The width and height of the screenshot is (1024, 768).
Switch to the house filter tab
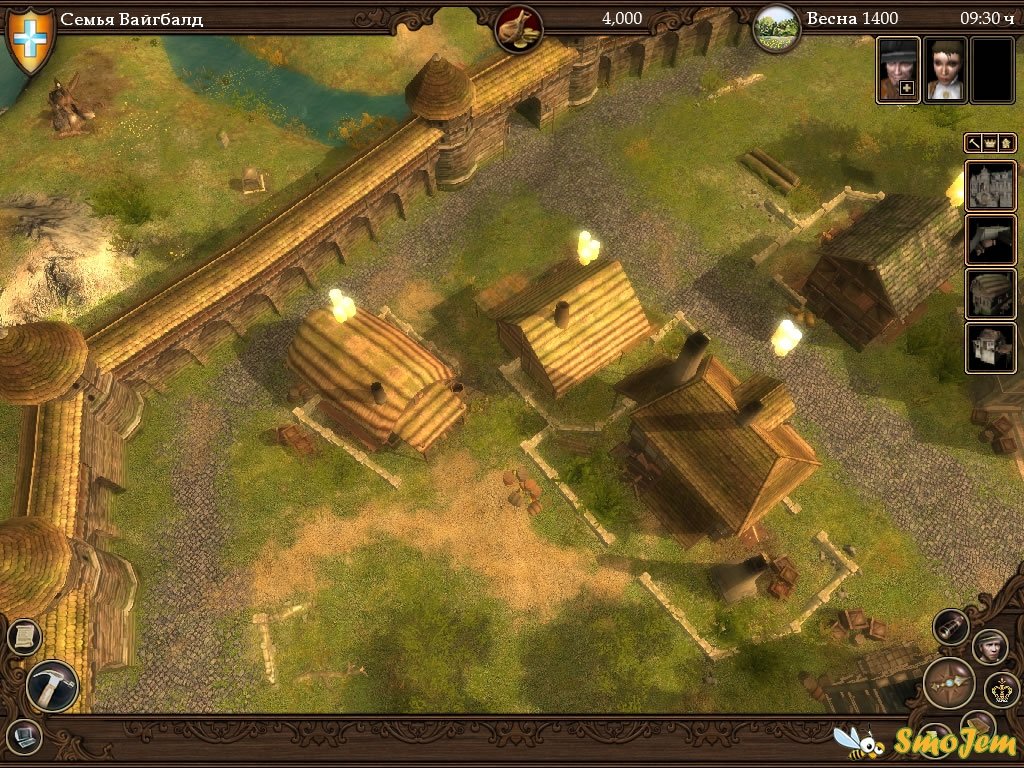pyautogui.click(x=1006, y=143)
